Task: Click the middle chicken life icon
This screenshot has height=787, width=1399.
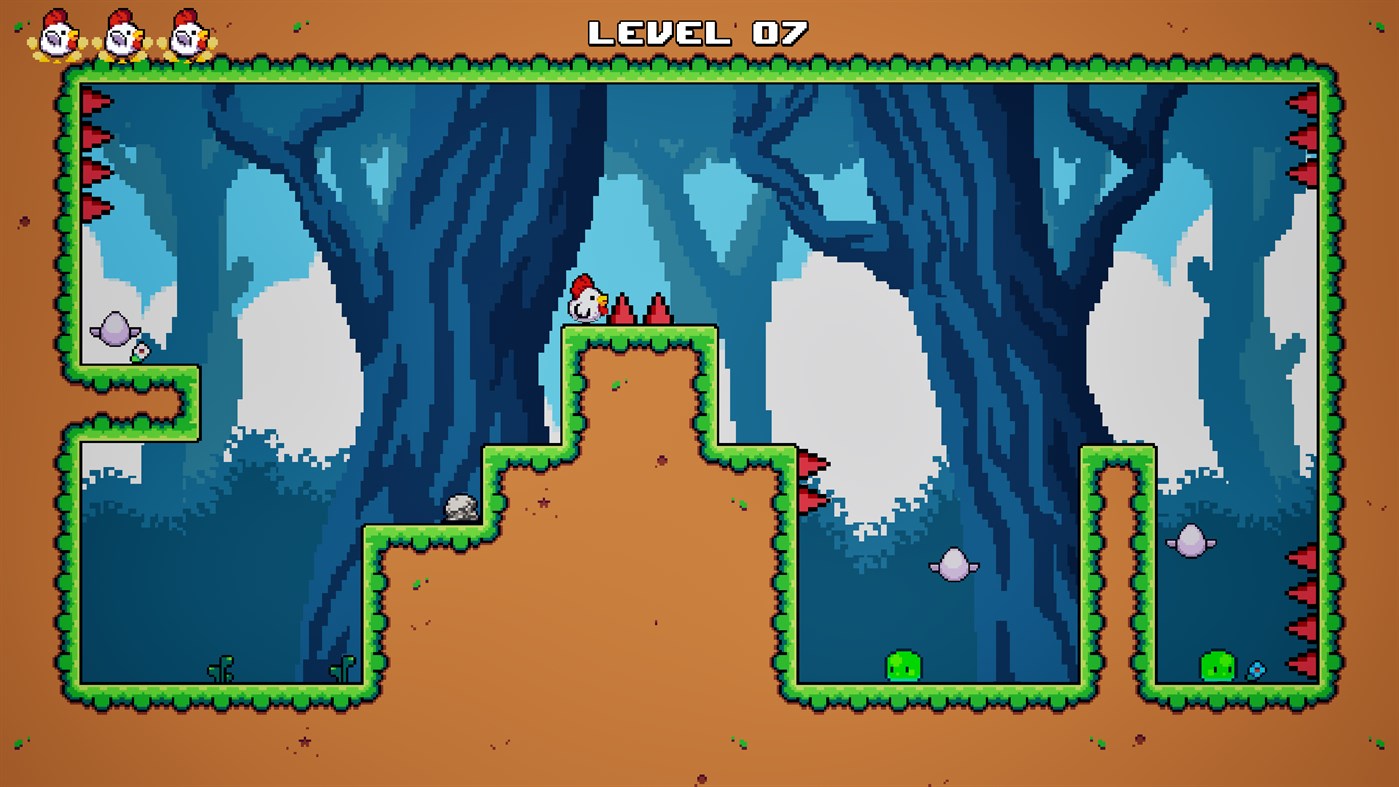Action: (120, 35)
